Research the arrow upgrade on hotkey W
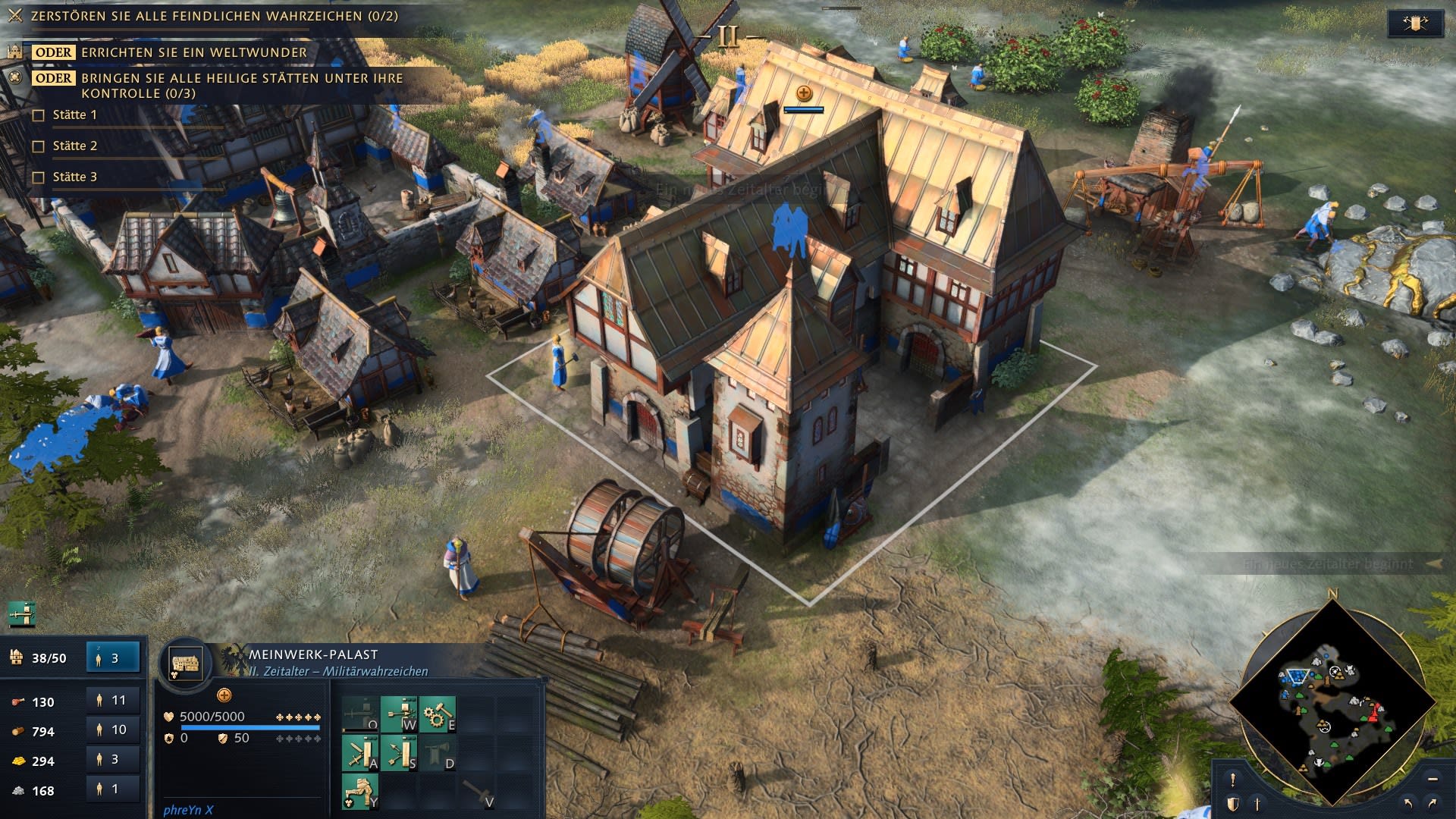Image resolution: width=1456 pixels, height=819 pixels. click(x=399, y=714)
